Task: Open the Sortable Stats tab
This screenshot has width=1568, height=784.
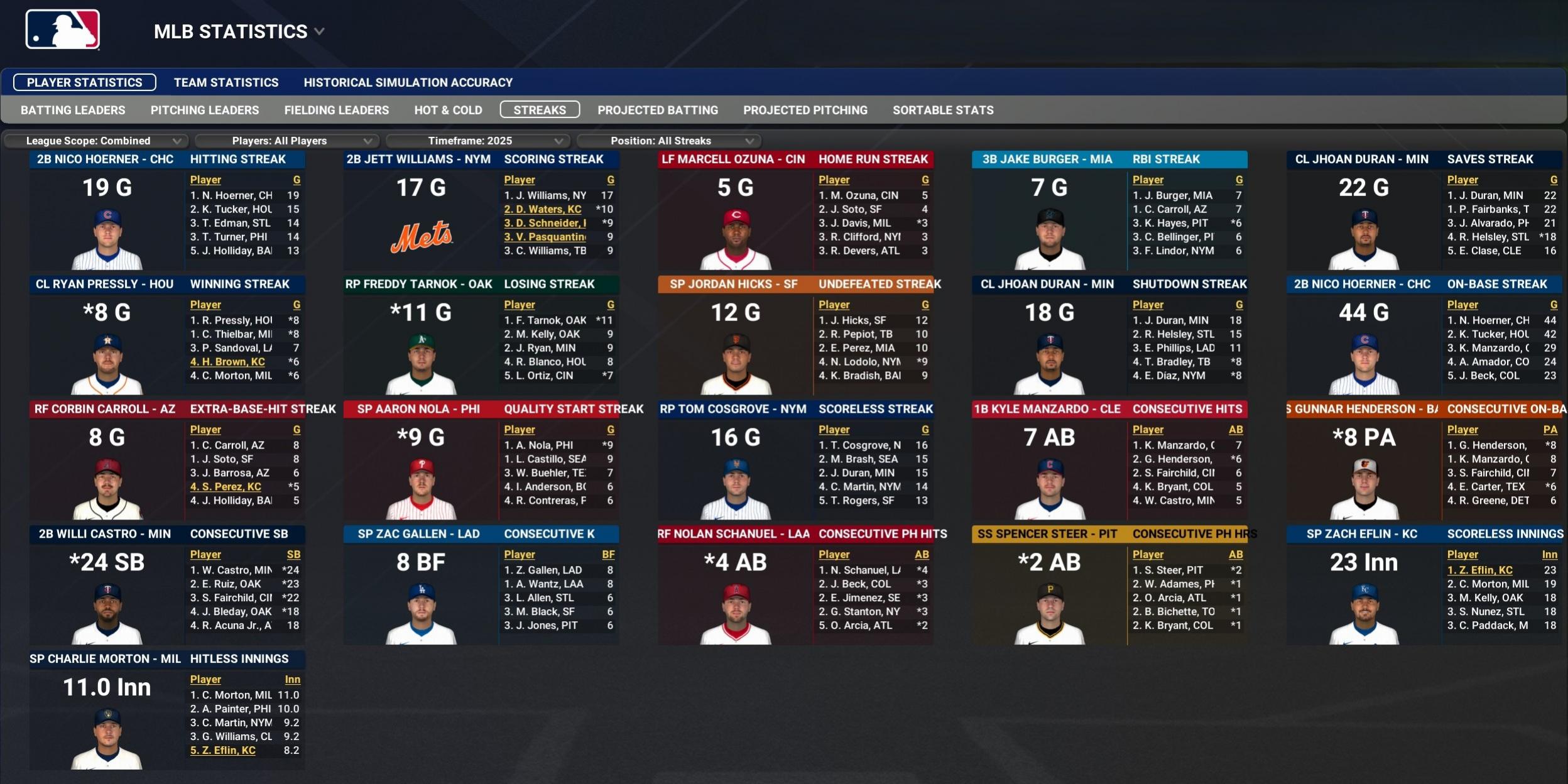Action: click(x=943, y=110)
